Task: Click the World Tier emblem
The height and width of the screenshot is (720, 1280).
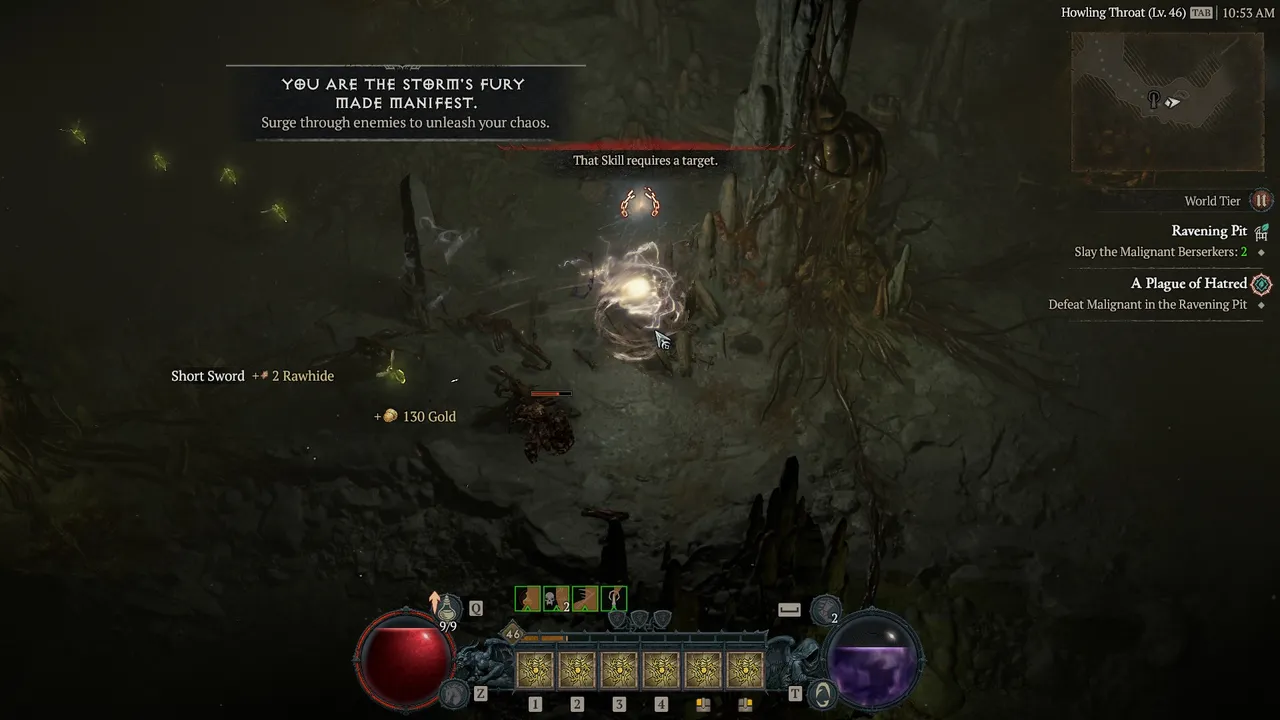Action: 1261,201
